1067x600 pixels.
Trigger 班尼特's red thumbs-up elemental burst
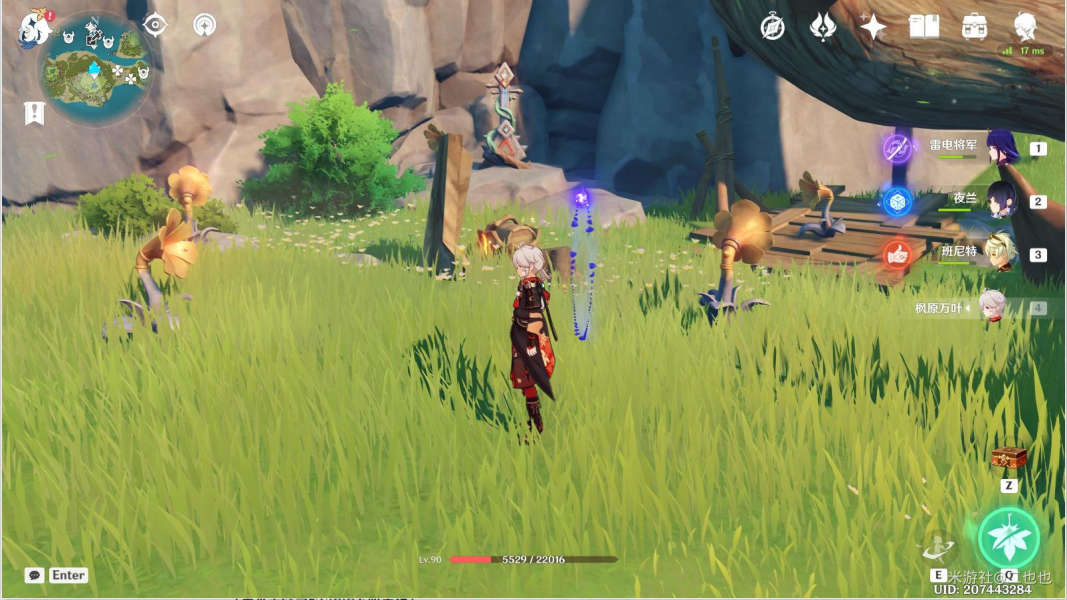(897, 254)
